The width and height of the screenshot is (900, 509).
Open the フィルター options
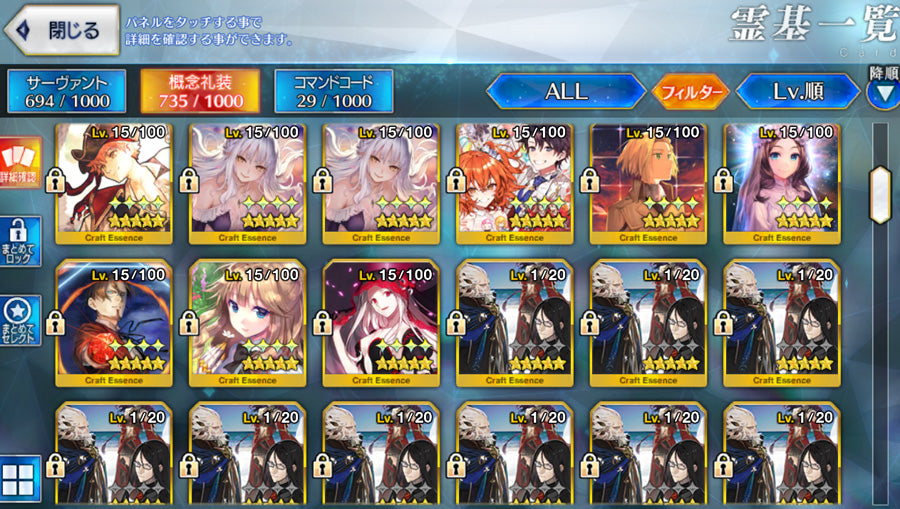click(x=691, y=92)
